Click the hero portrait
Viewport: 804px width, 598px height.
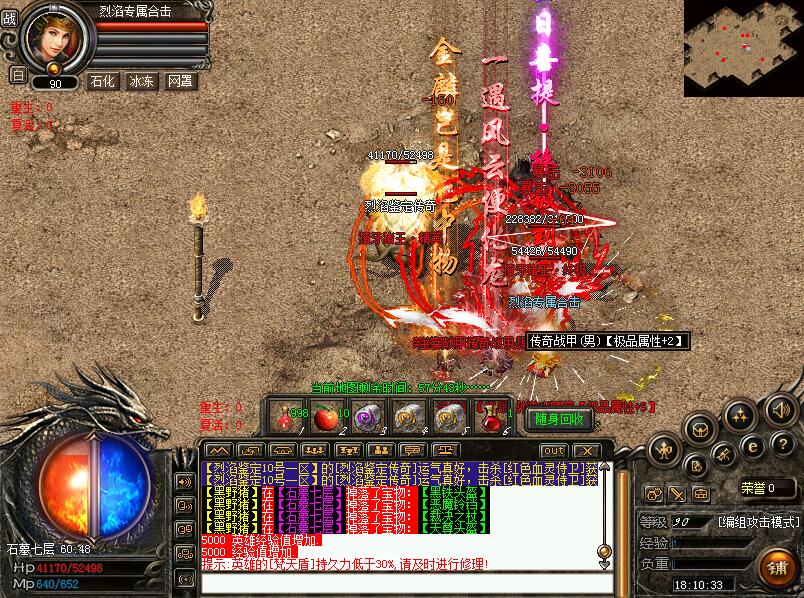(55, 40)
